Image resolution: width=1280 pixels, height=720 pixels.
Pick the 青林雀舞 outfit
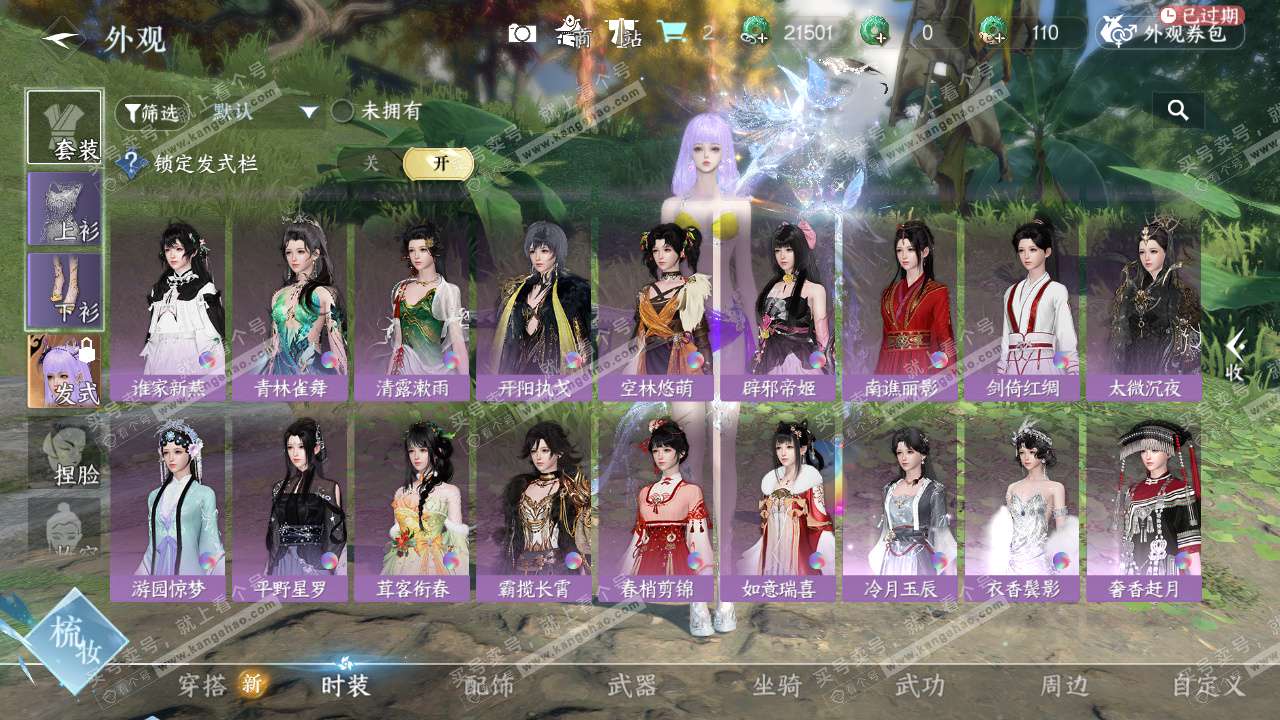pyautogui.click(x=290, y=310)
